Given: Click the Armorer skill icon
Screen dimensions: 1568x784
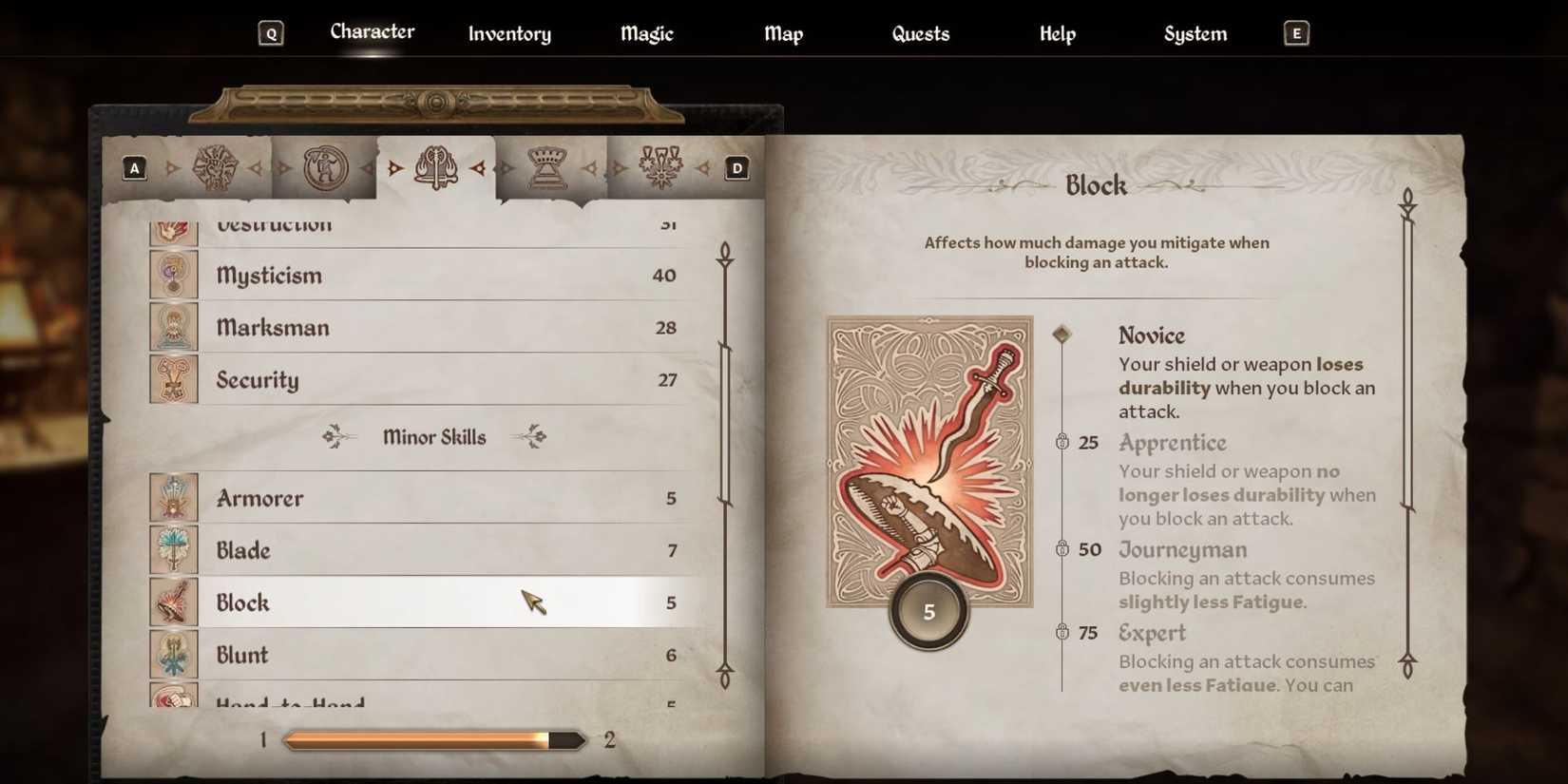Looking at the screenshot, I should click(174, 497).
